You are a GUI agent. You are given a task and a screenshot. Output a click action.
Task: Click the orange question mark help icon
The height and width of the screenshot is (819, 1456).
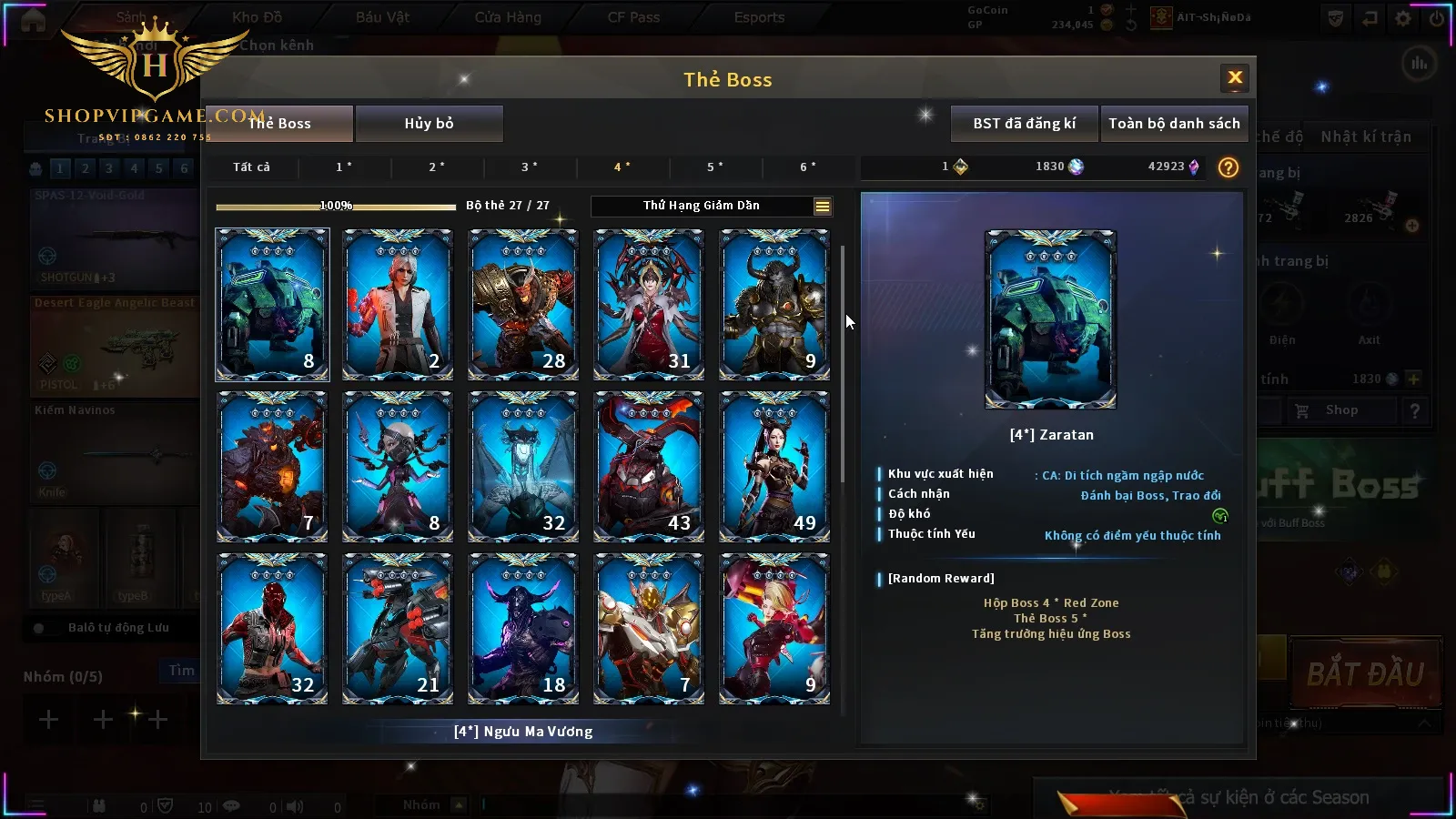(x=1228, y=167)
